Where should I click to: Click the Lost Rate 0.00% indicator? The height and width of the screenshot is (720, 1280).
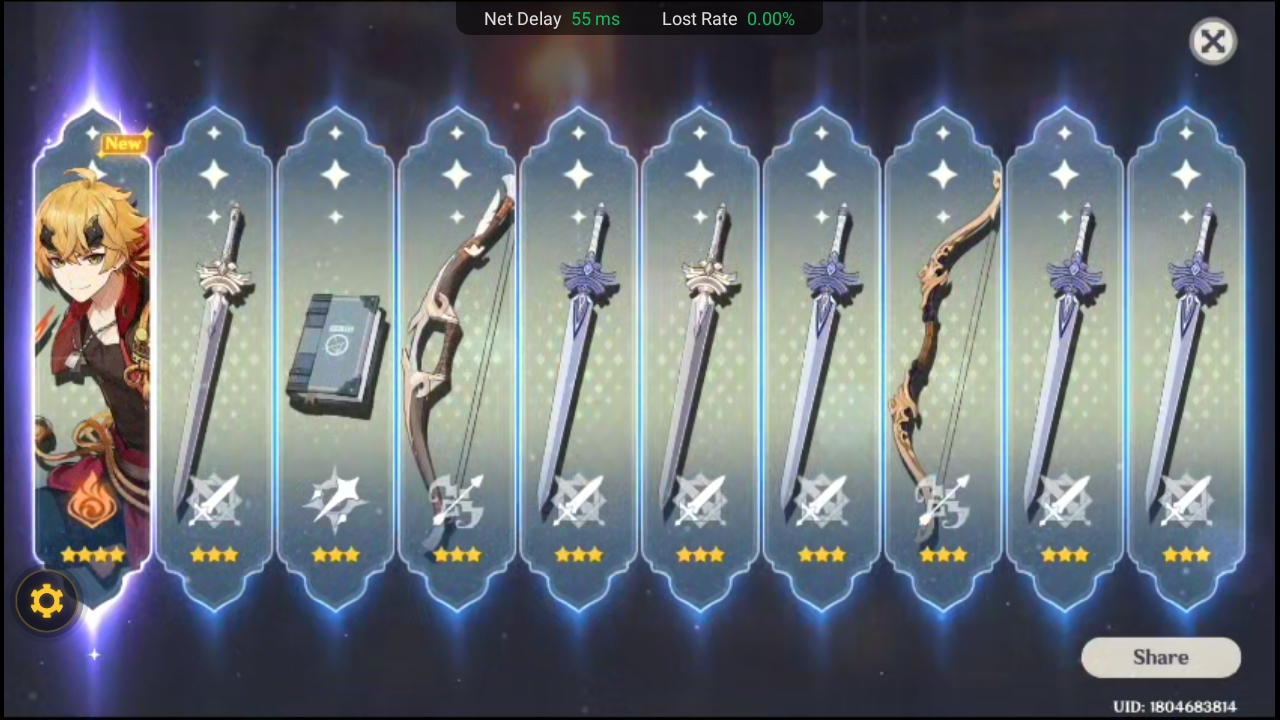pos(728,19)
